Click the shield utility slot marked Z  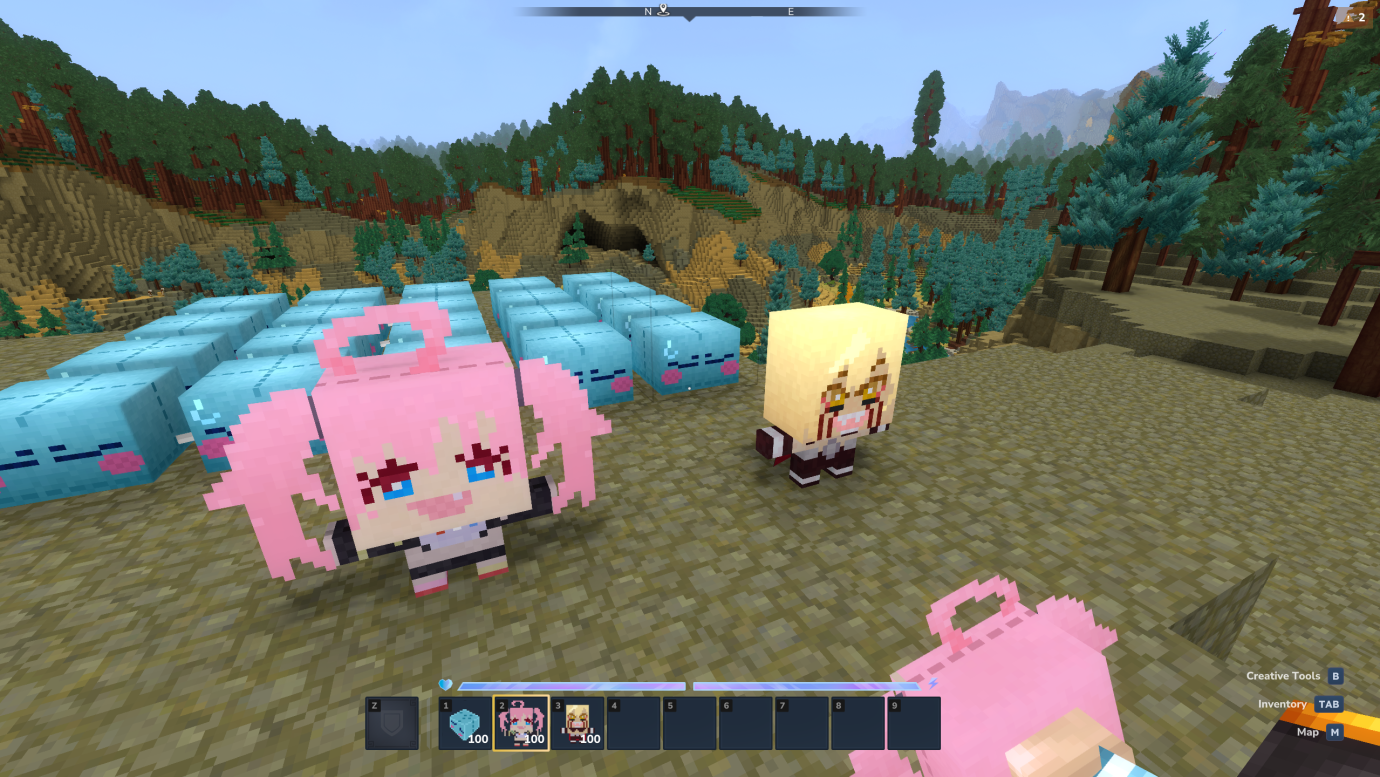(x=392, y=723)
